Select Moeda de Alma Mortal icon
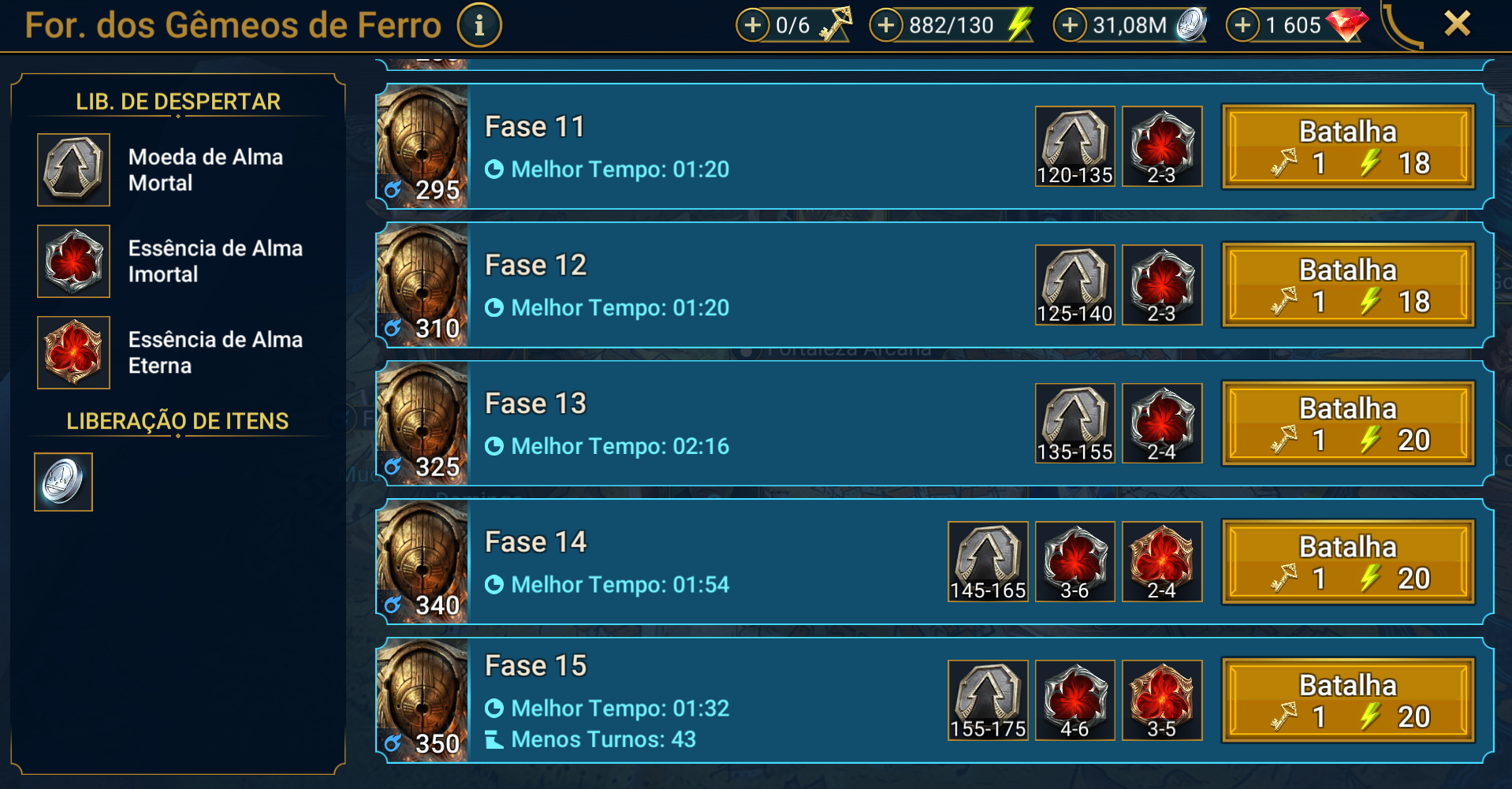 [x=73, y=169]
